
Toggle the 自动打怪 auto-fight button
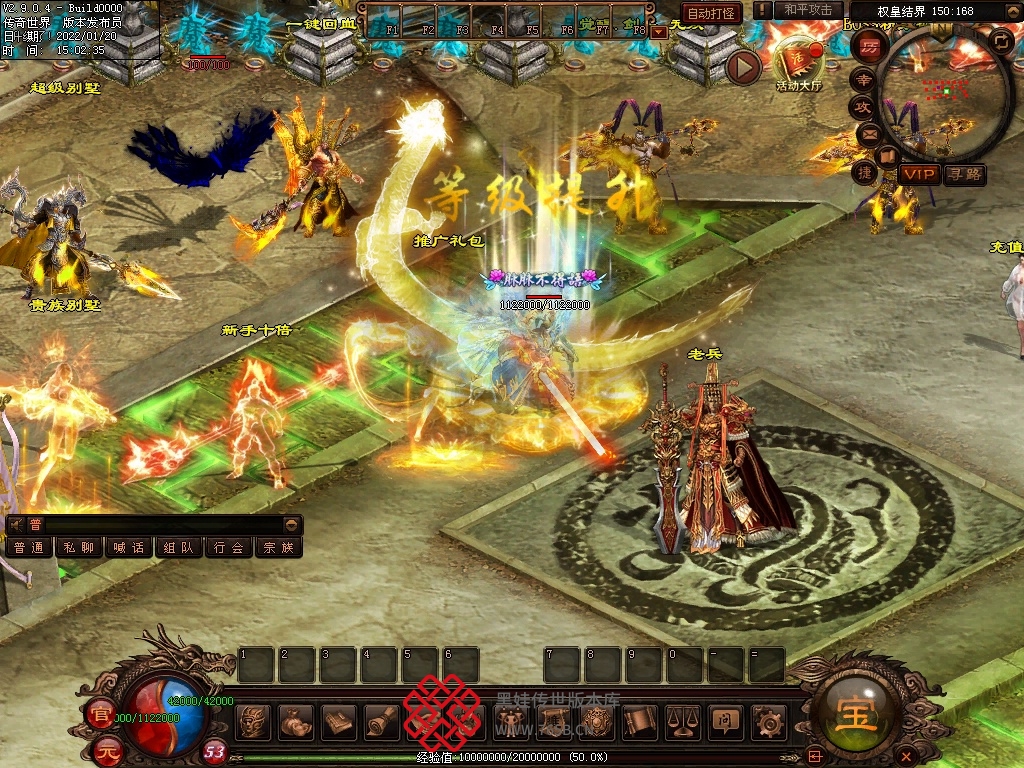click(x=711, y=13)
